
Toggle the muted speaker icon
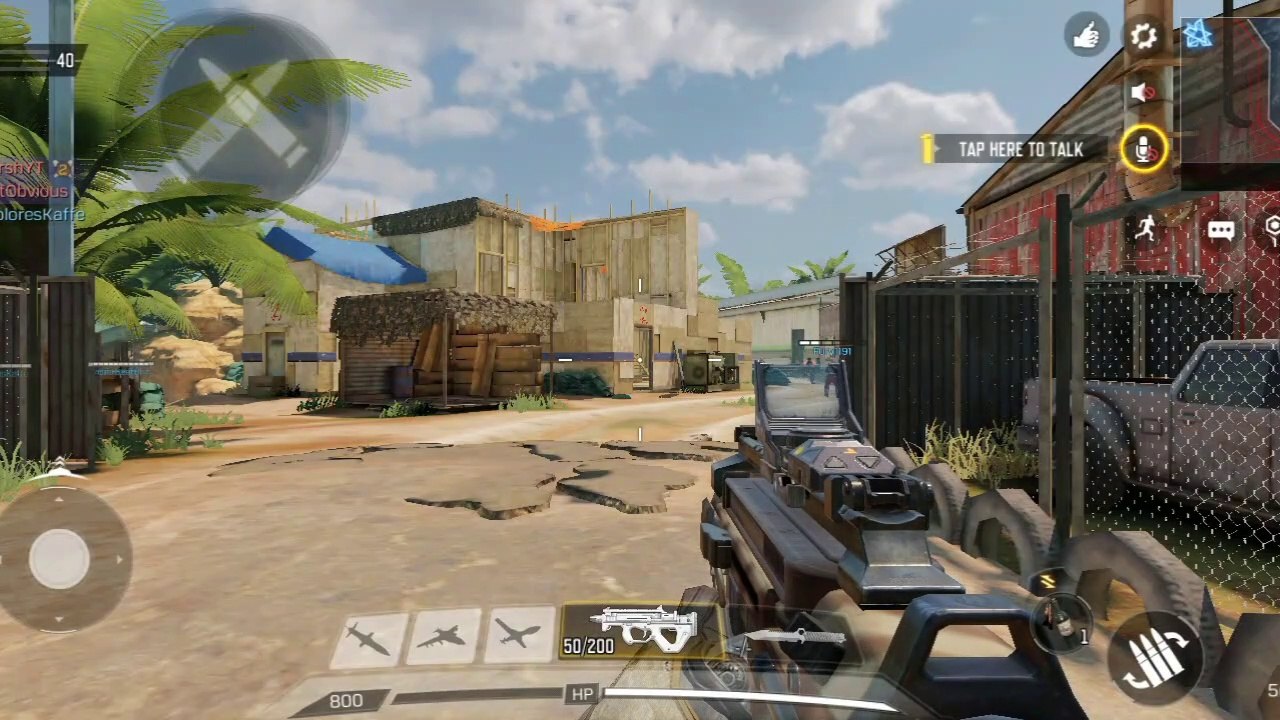(1143, 93)
